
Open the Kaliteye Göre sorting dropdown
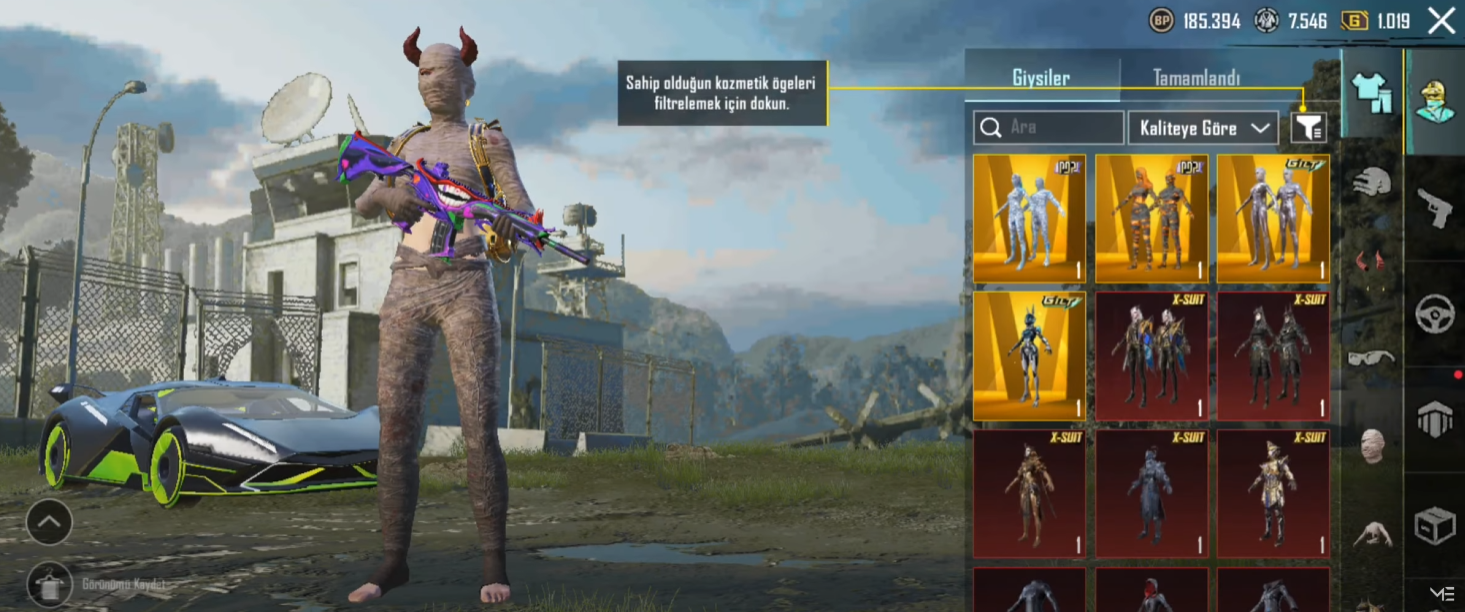coord(1203,128)
